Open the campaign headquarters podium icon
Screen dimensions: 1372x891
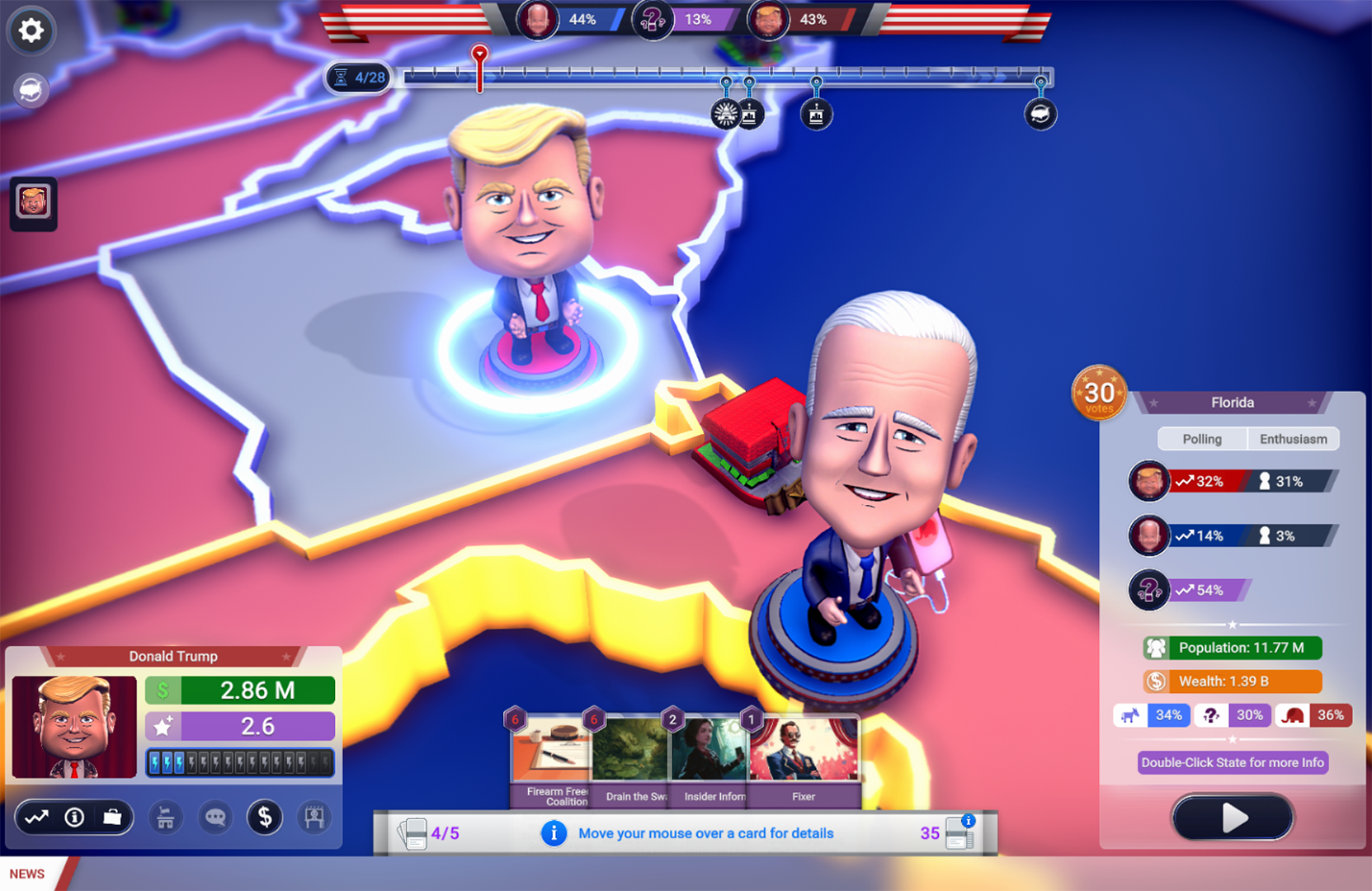click(x=165, y=817)
